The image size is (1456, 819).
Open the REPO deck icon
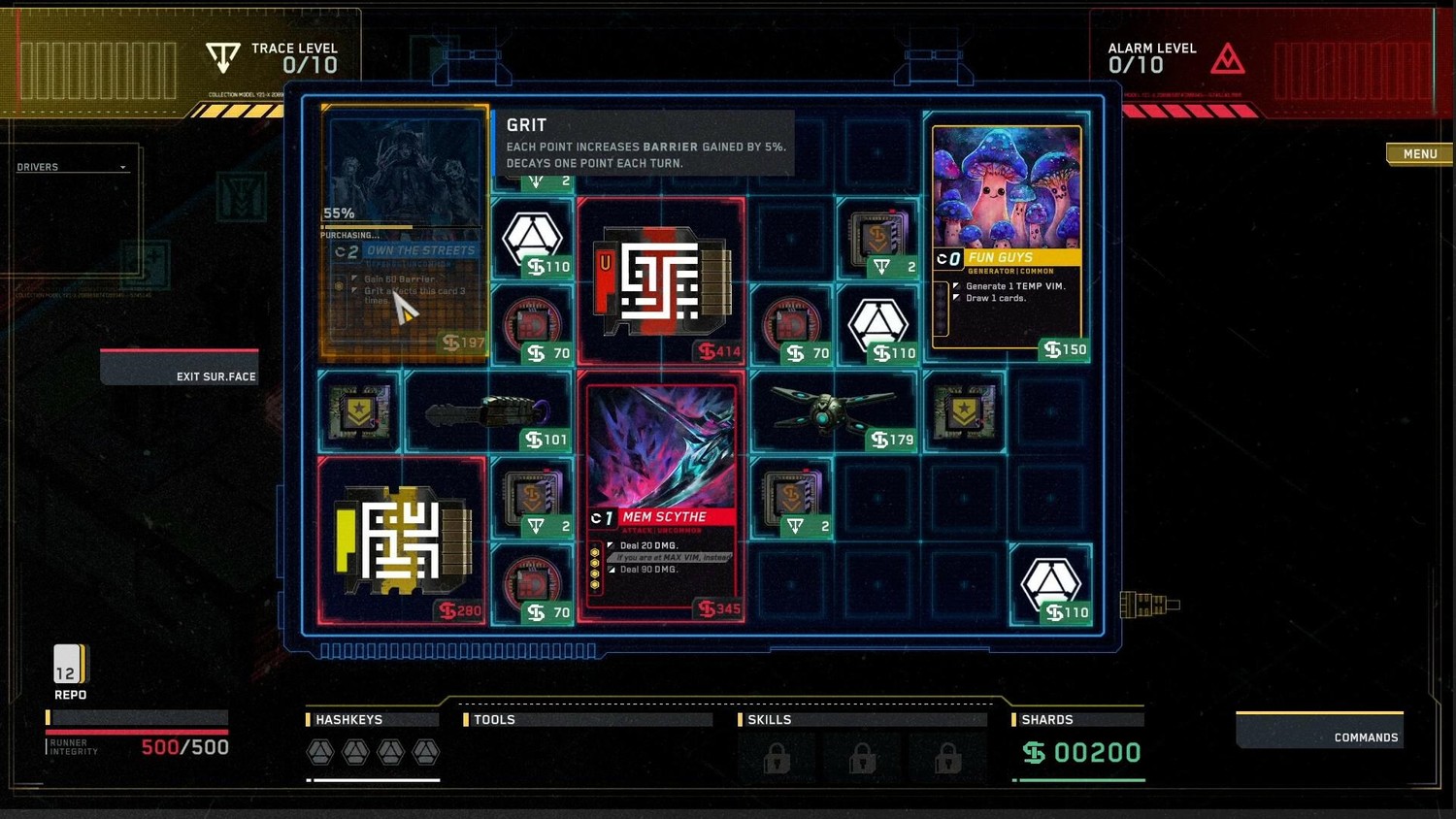coord(69,666)
